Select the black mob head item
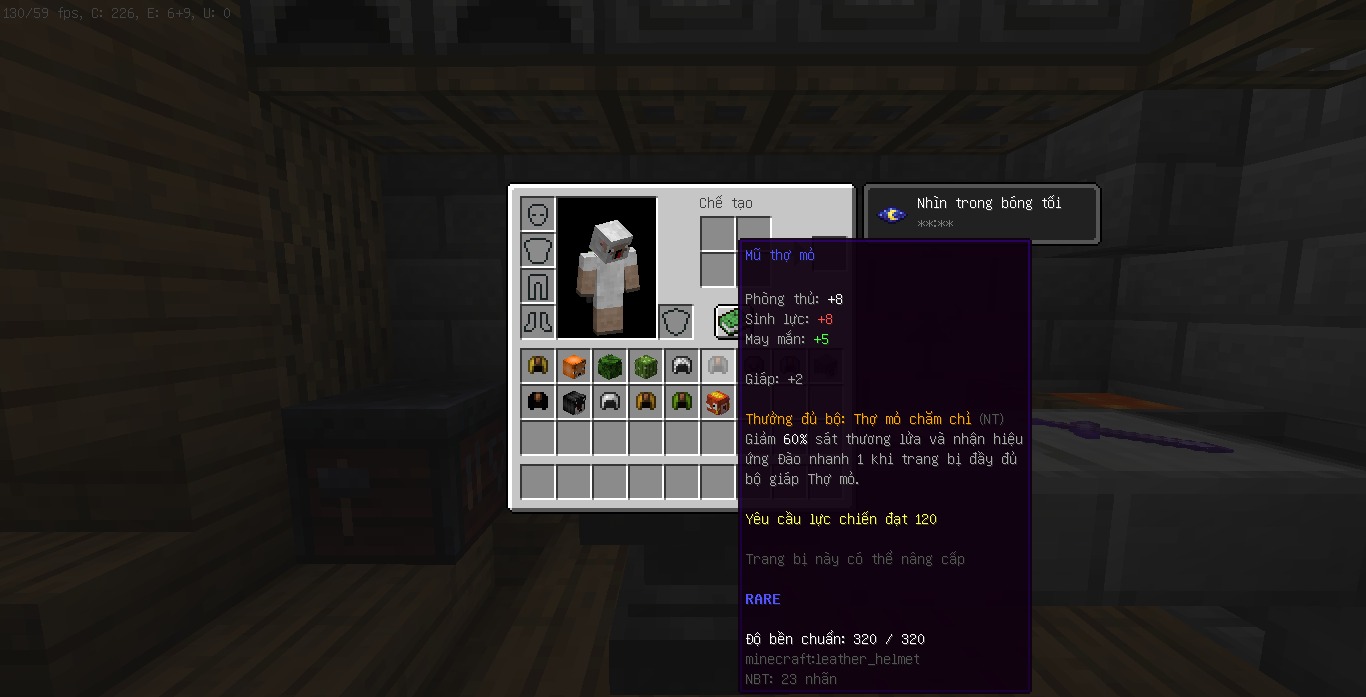The width and height of the screenshot is (1366, 697). 573,402
